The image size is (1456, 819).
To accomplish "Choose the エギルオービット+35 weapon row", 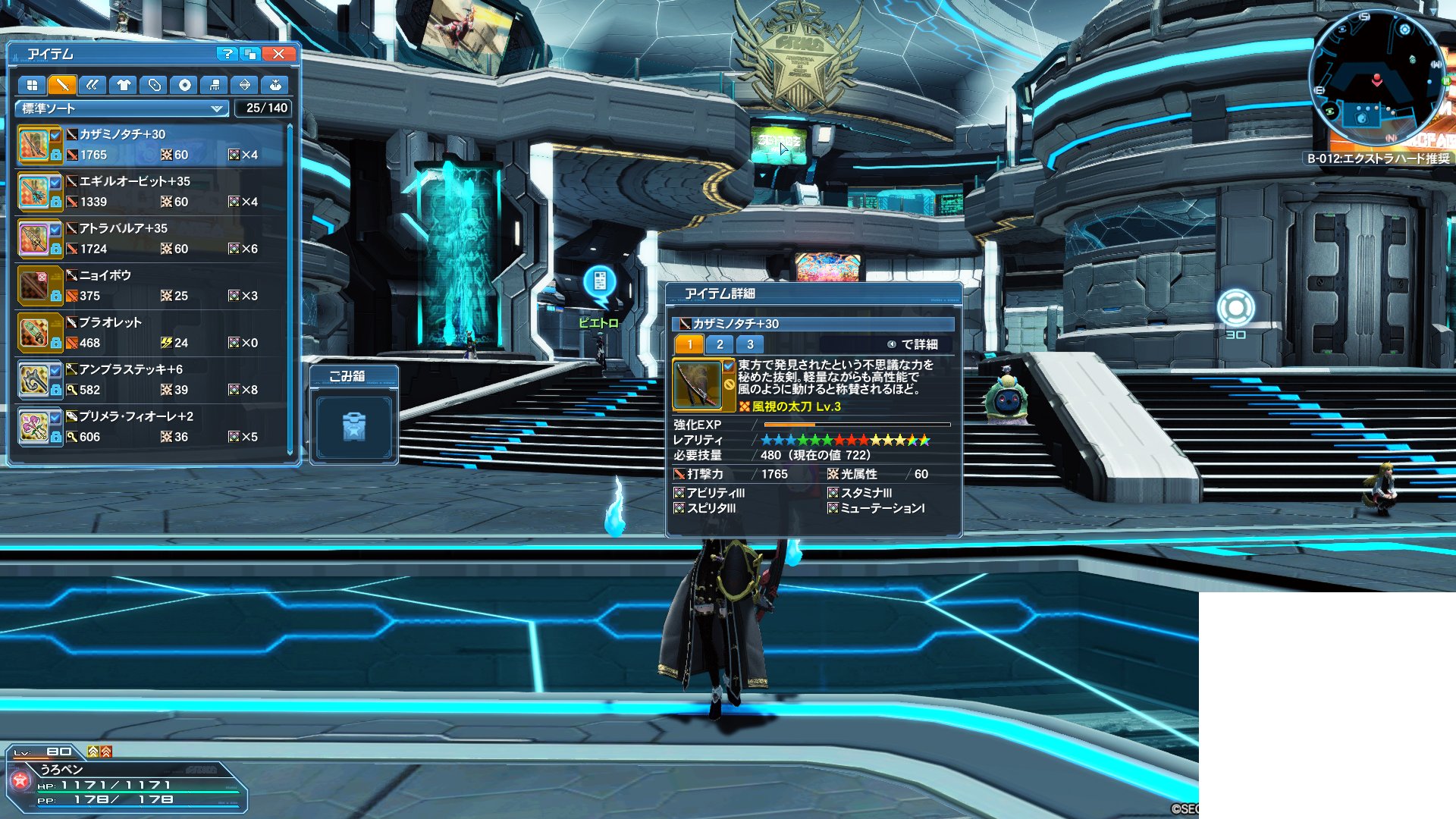I will [x=152, y=192].
